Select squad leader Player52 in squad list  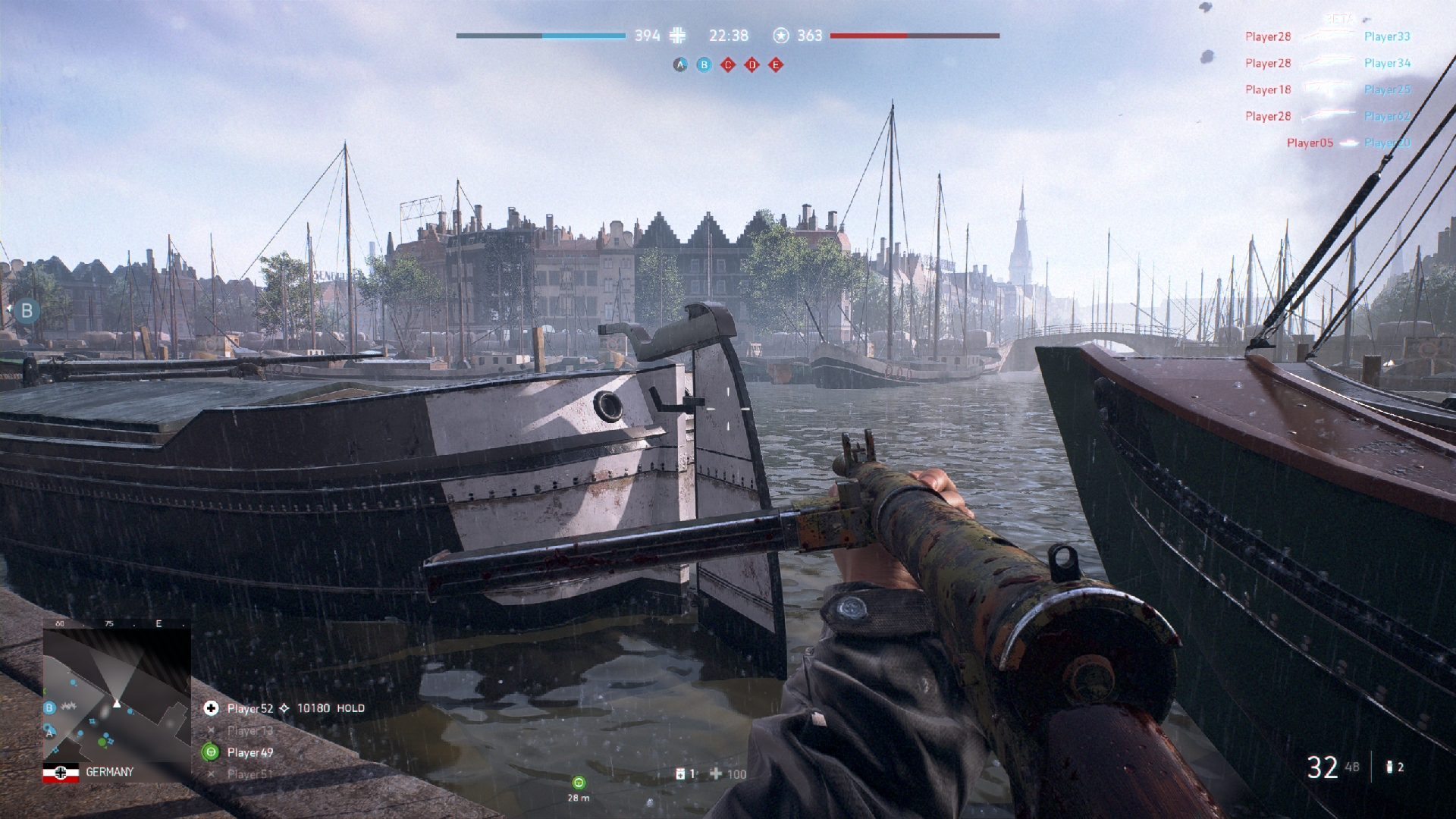coord(249,708)
